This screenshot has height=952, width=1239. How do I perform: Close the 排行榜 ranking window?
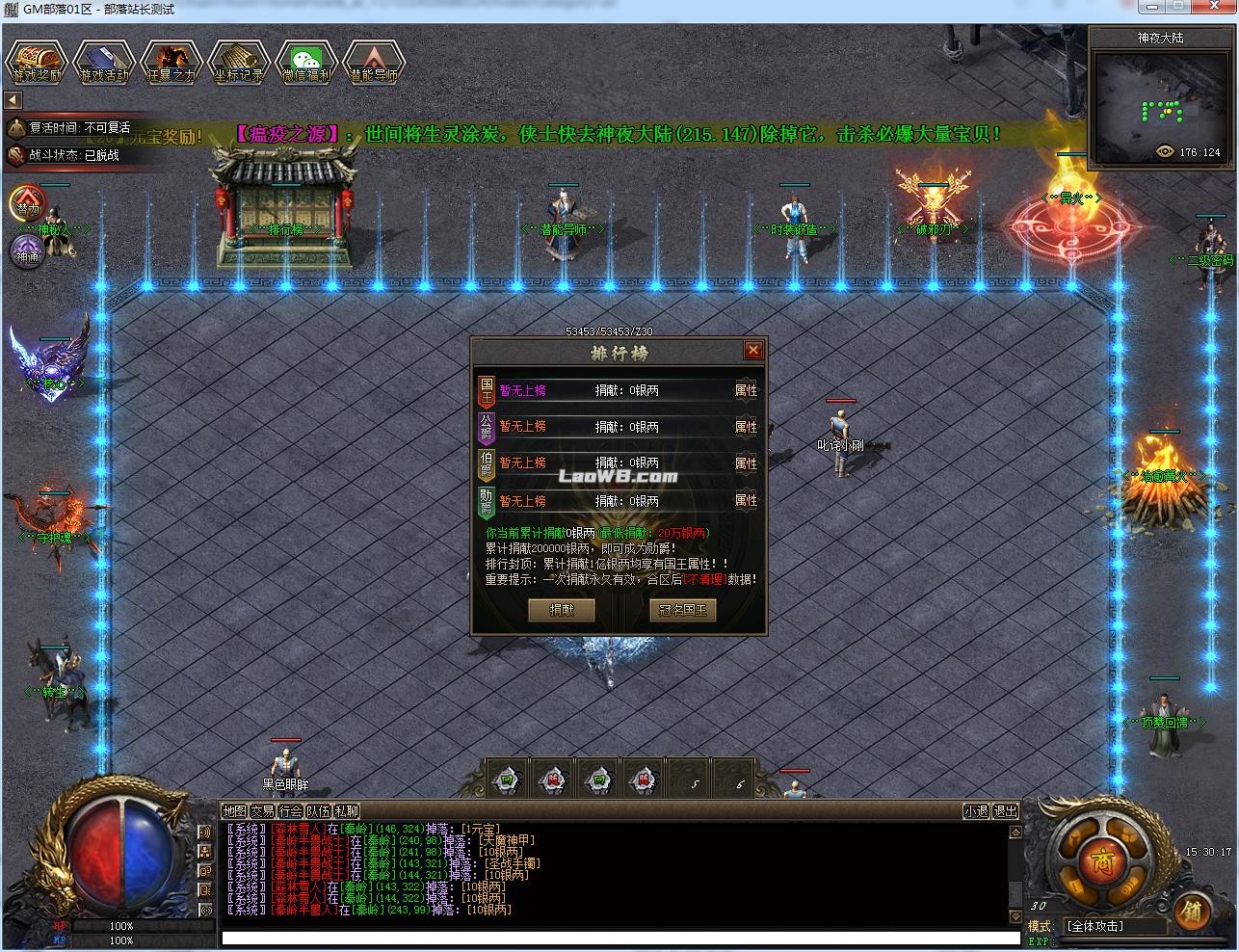click(753, 351)
